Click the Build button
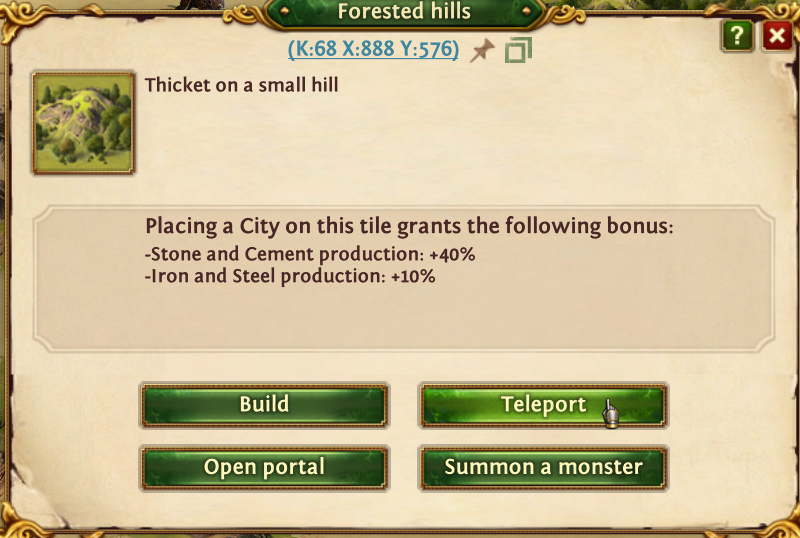 pos(264,405)
